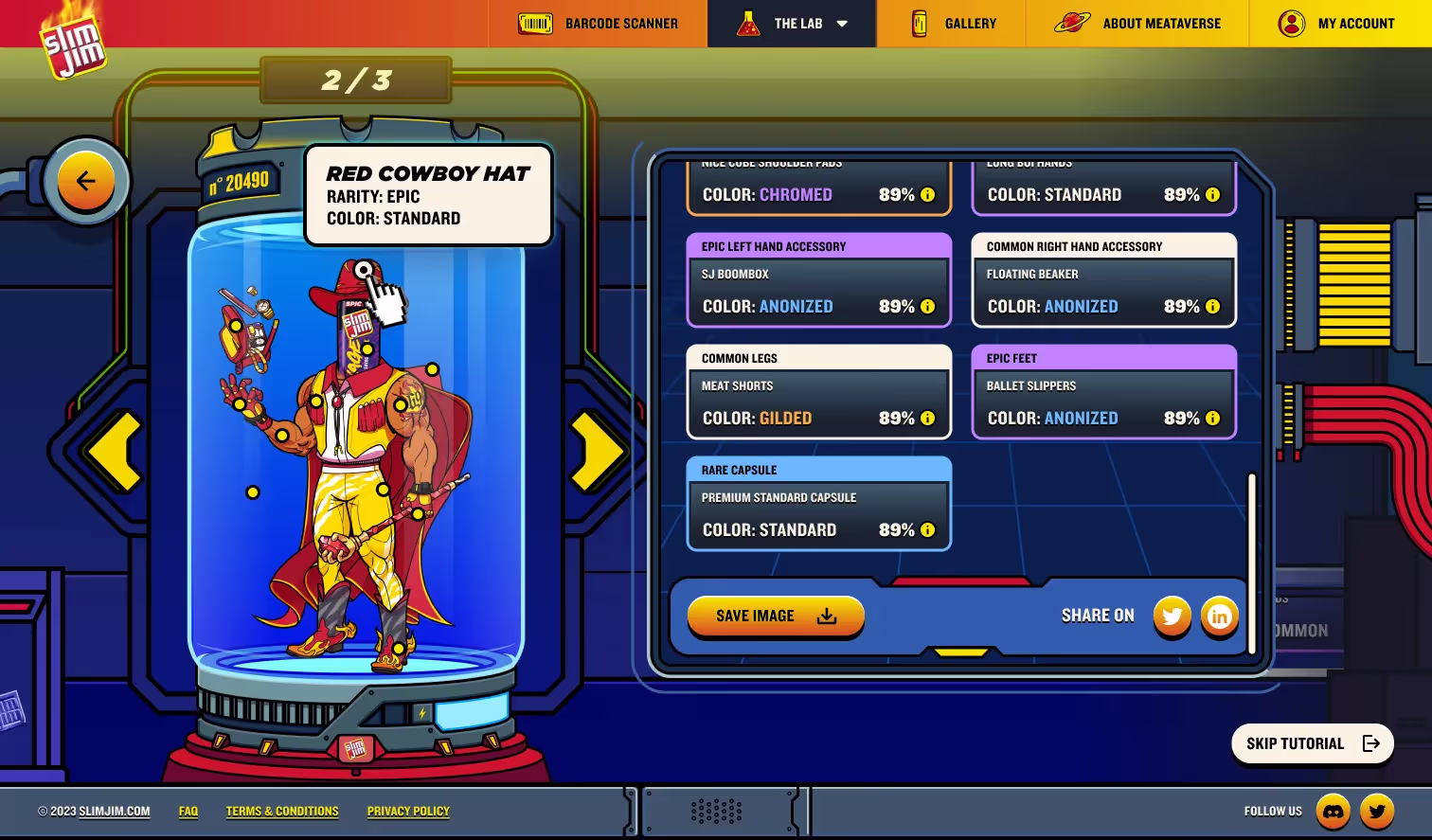Open Discord from the footer follow icons
Viewport: 1432px width, 840px height.
(1334, 811)
